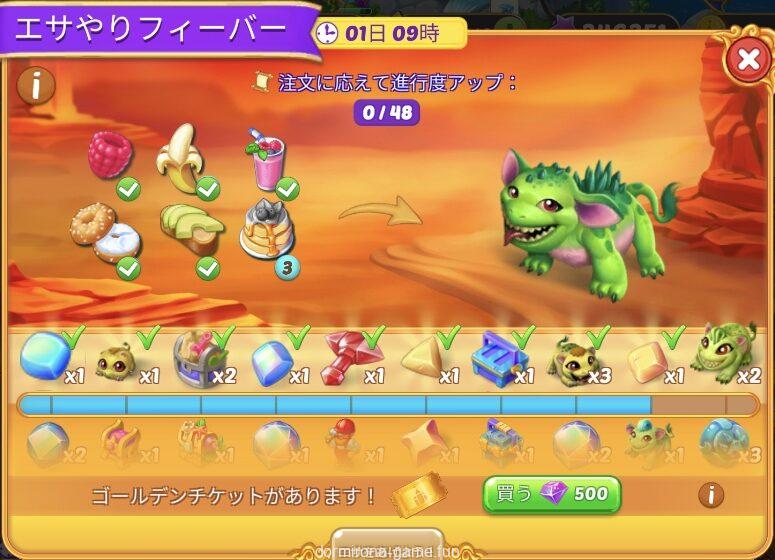The width and height of the screenshot is (775, 560).
Task: Show golden ticket info next to buy button
Action: tap(711, 494)
